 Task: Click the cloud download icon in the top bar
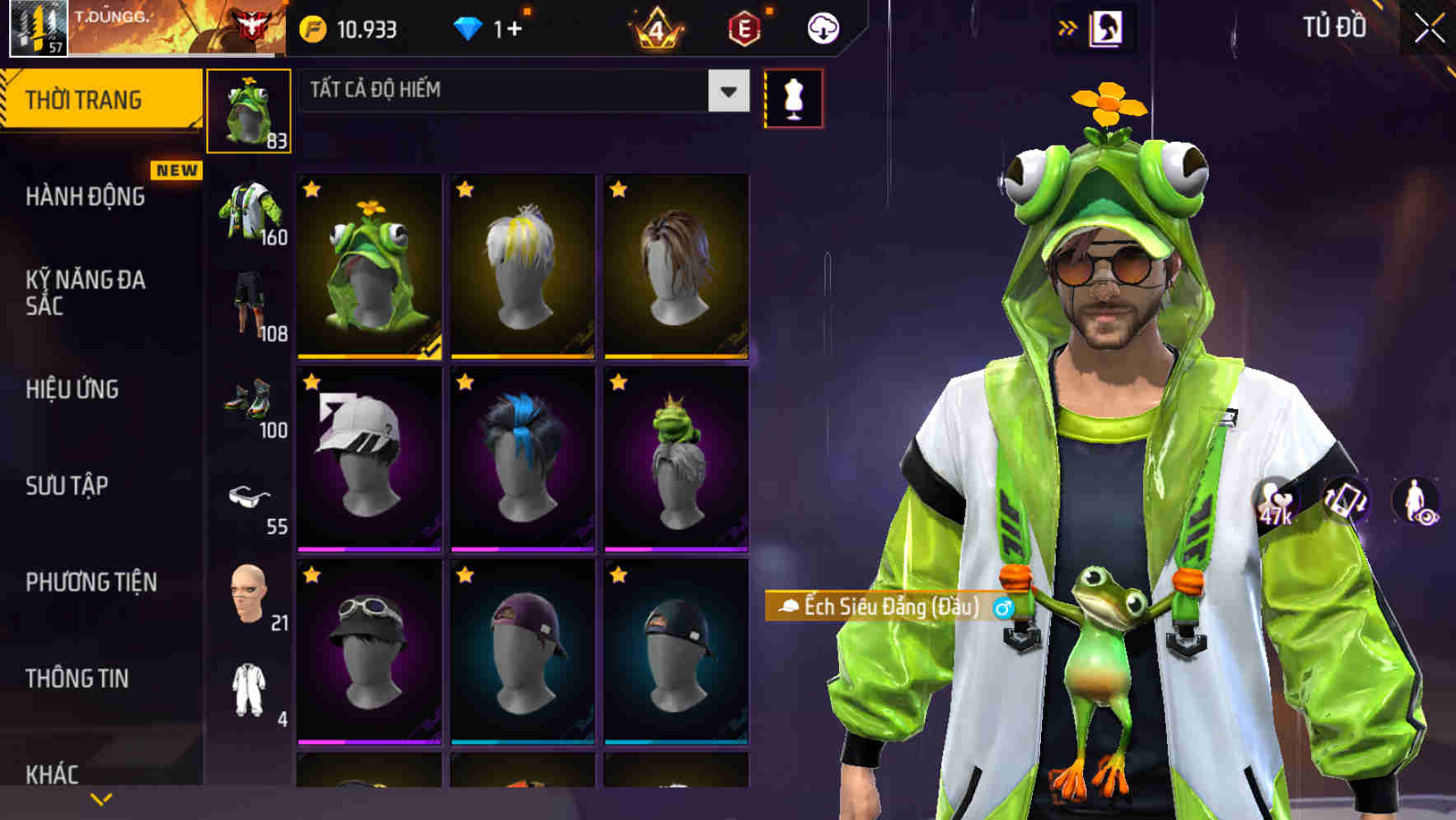(823, 27)
